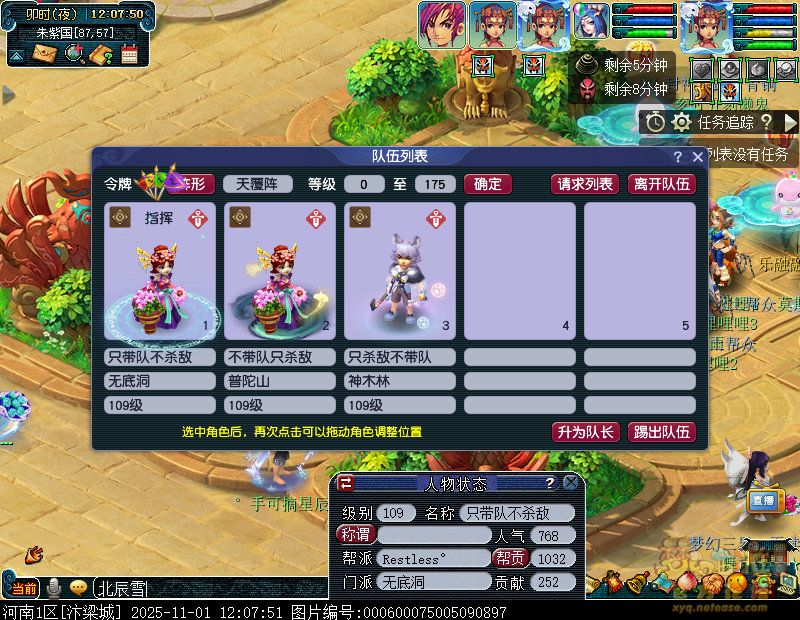Select the first team member card with 指挥
Viewport: 800px width, 620px height.
[x=159, y=271]
